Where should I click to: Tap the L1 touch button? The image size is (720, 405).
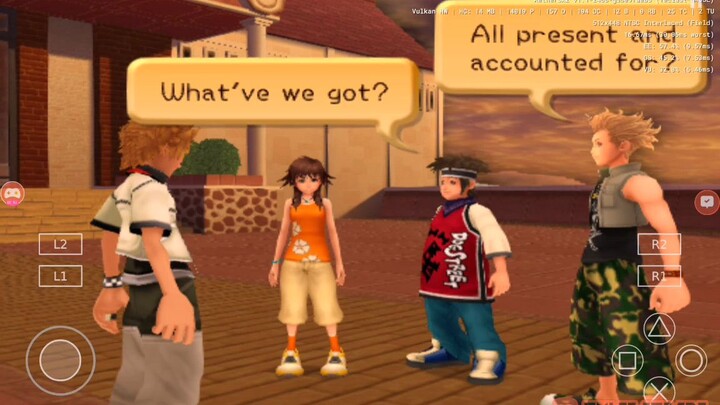pos(60,275)
